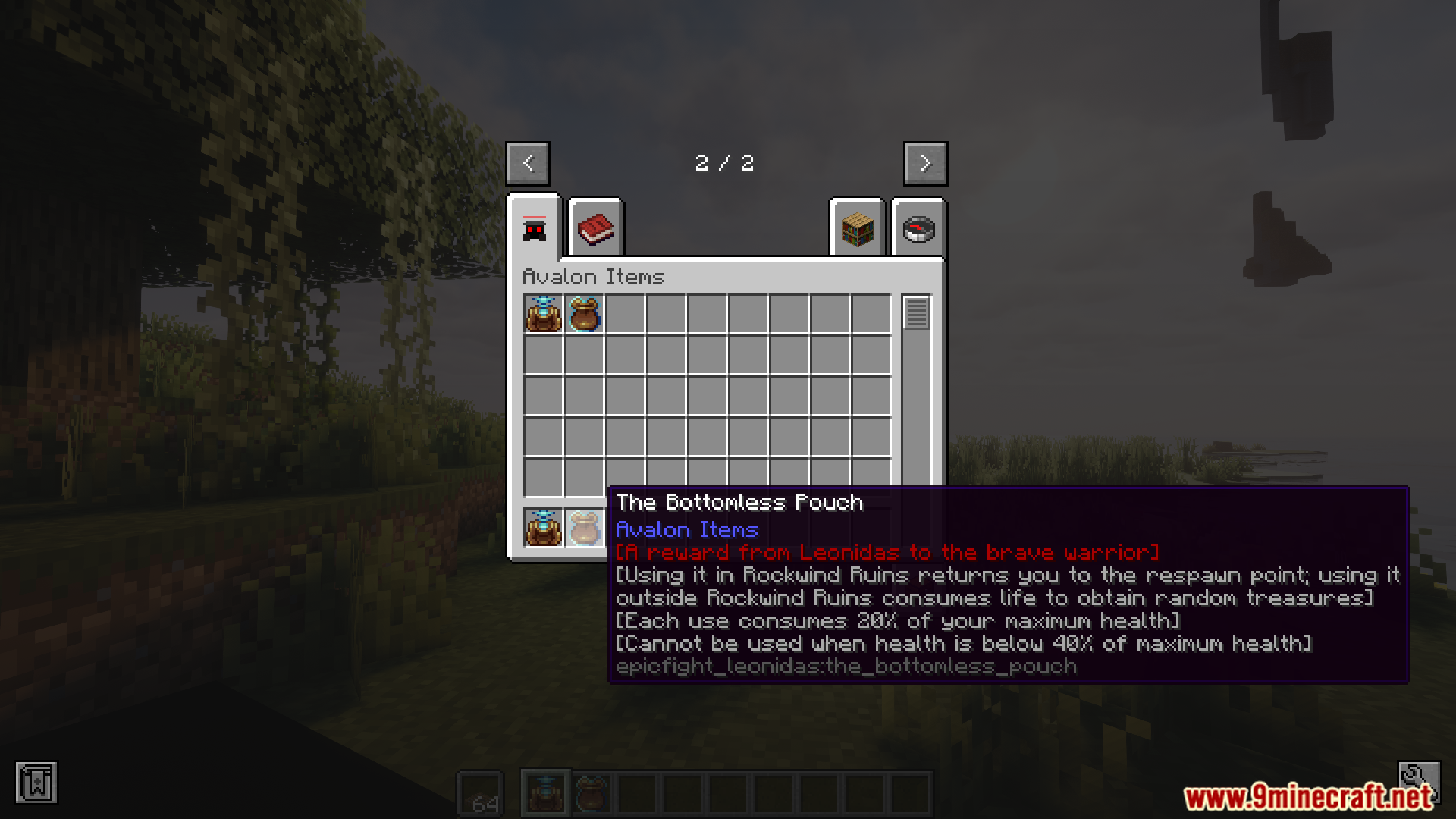This screenshot has height=819, width=1456.
Task: Reopen the compass tab on the far right
Action: [x=919, y=229]
